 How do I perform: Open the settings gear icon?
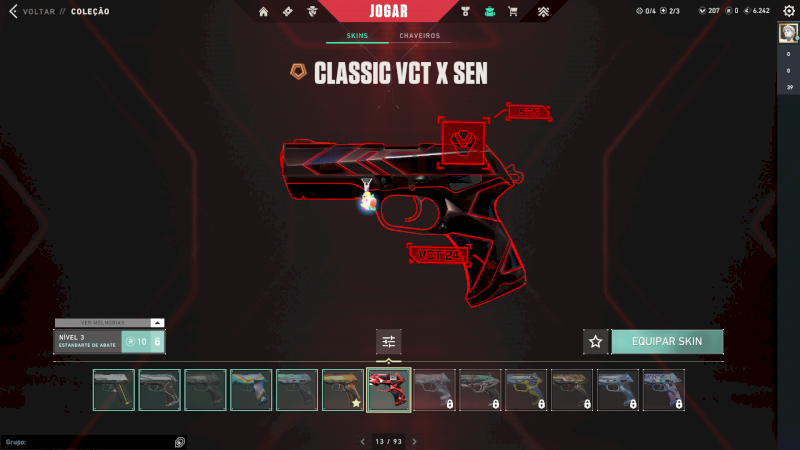[x=788, y=11]
